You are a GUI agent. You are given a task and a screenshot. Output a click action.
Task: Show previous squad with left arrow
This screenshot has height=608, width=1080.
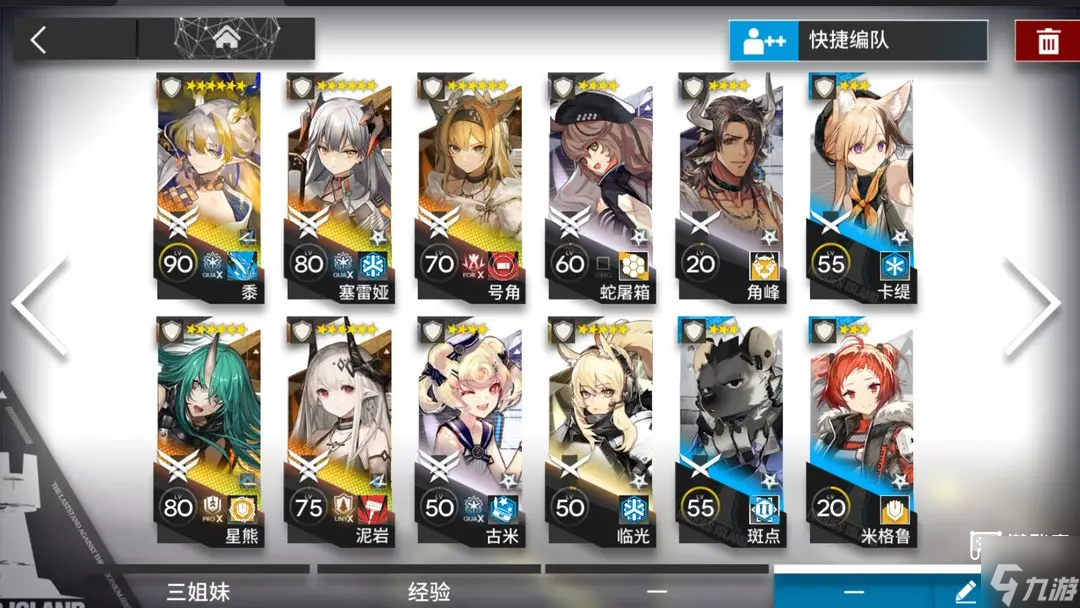tap(40, 305)
